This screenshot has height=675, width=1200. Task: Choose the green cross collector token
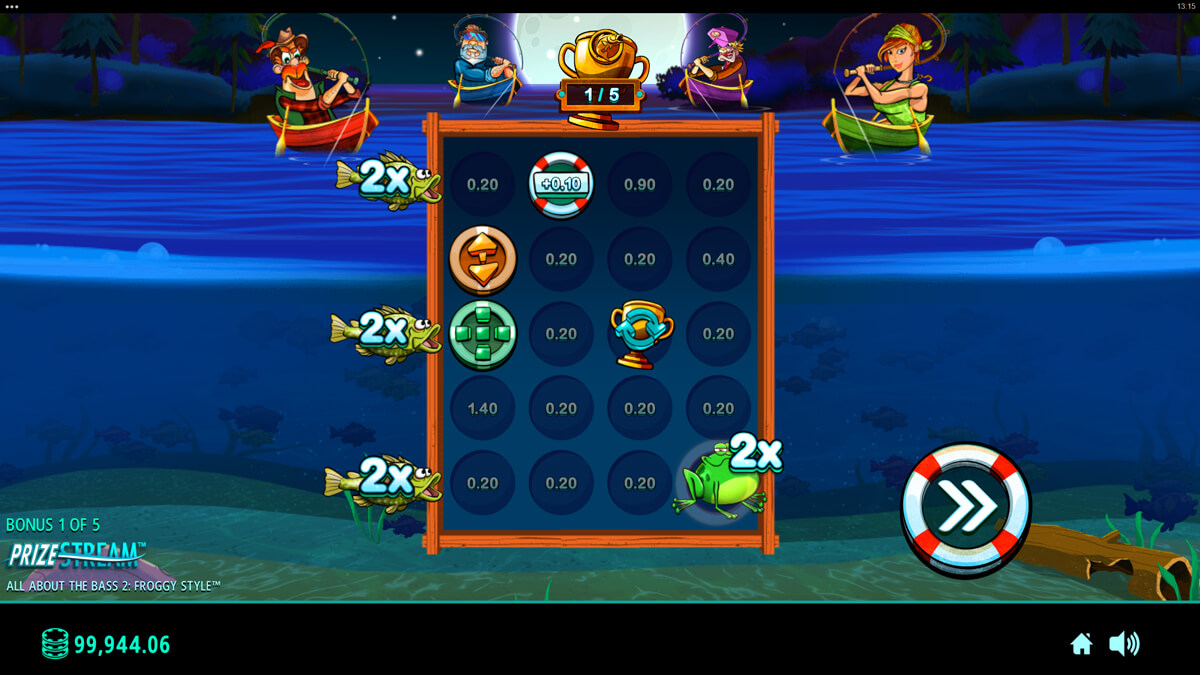[483, 334]
